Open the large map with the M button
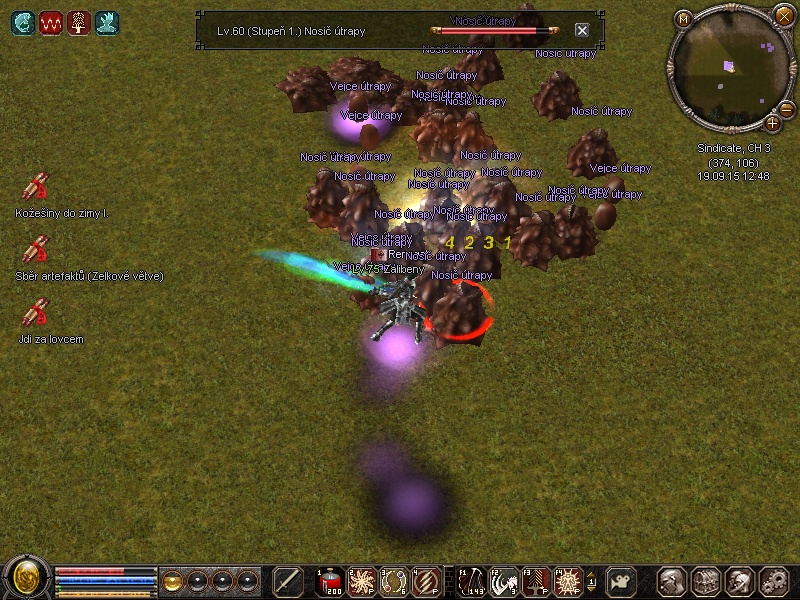Screen dimensions: 800x600 click(684, 19)
